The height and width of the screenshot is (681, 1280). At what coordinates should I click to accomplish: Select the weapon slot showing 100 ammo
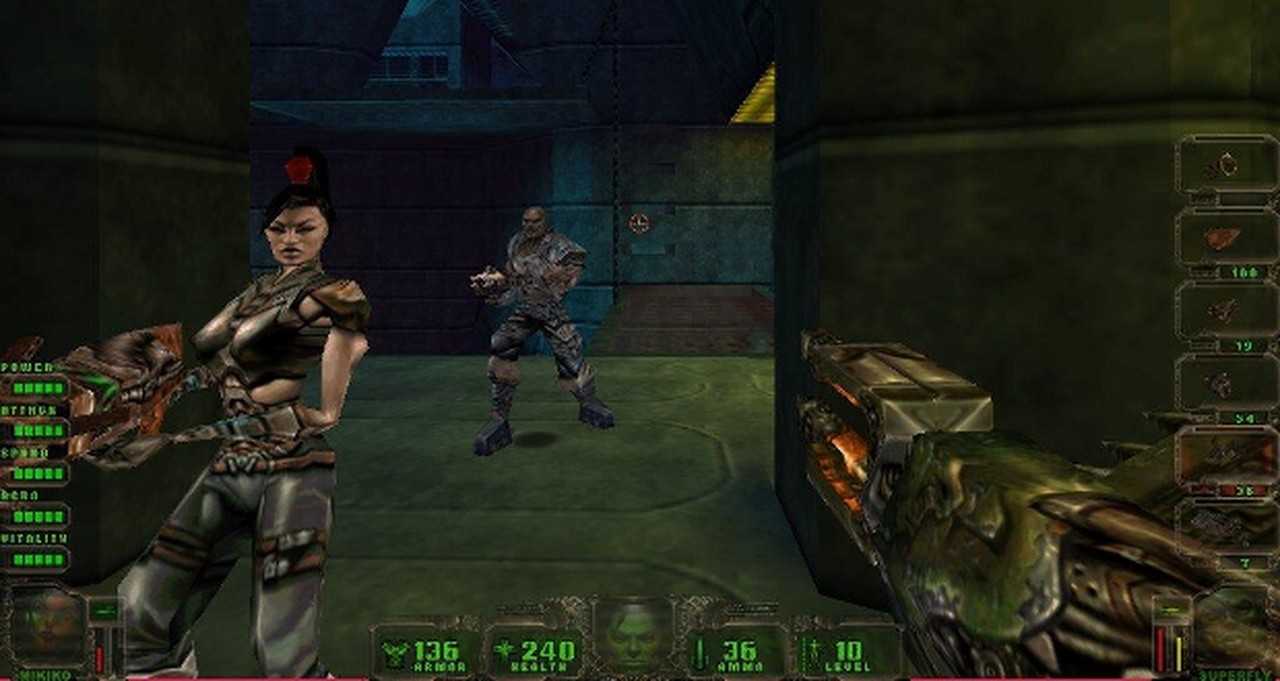(x=1226, y=238)
